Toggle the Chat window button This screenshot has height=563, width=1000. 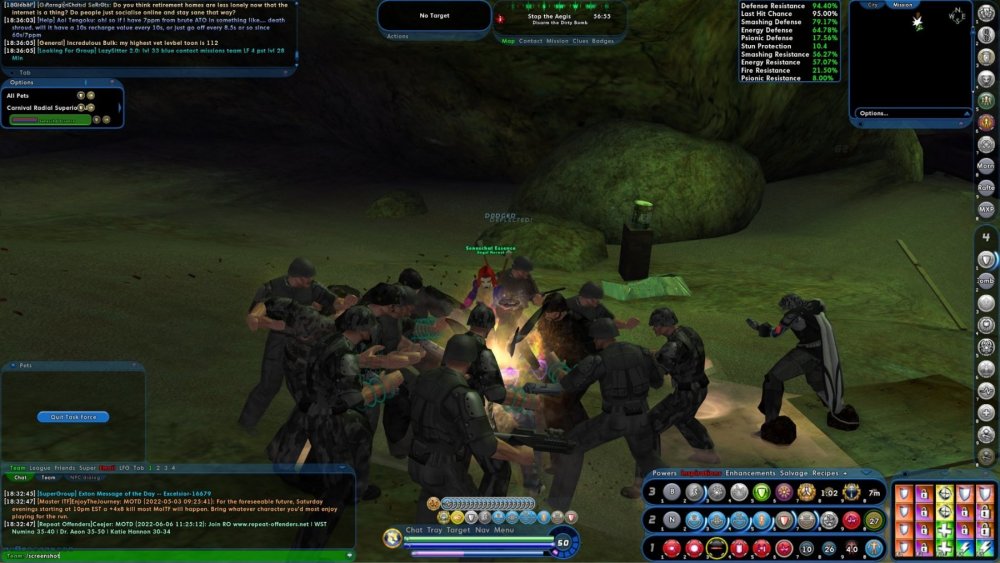(414, 530)
